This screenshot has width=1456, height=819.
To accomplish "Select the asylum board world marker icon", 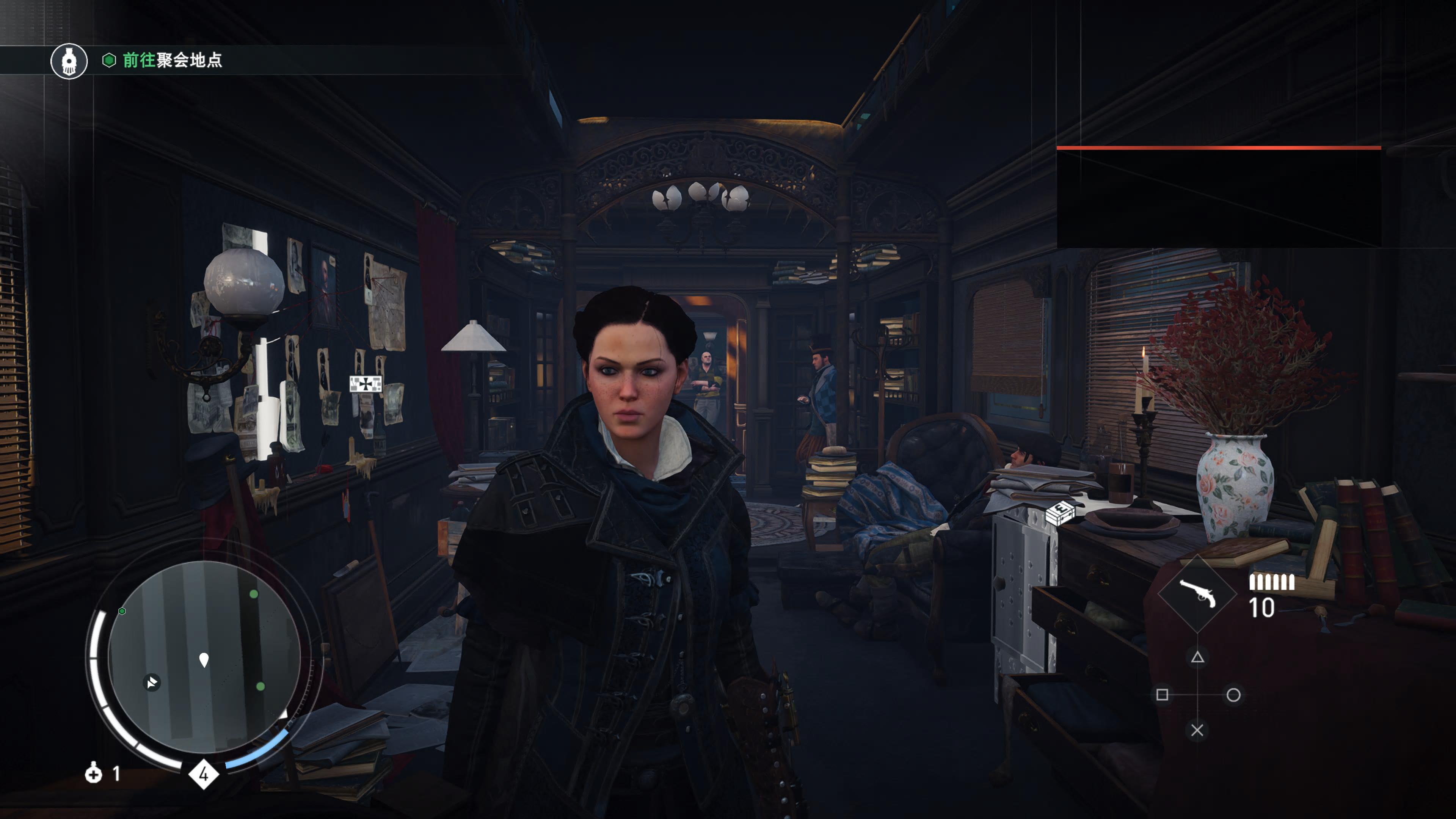I will pyautogui.click(x=366, y=384).
